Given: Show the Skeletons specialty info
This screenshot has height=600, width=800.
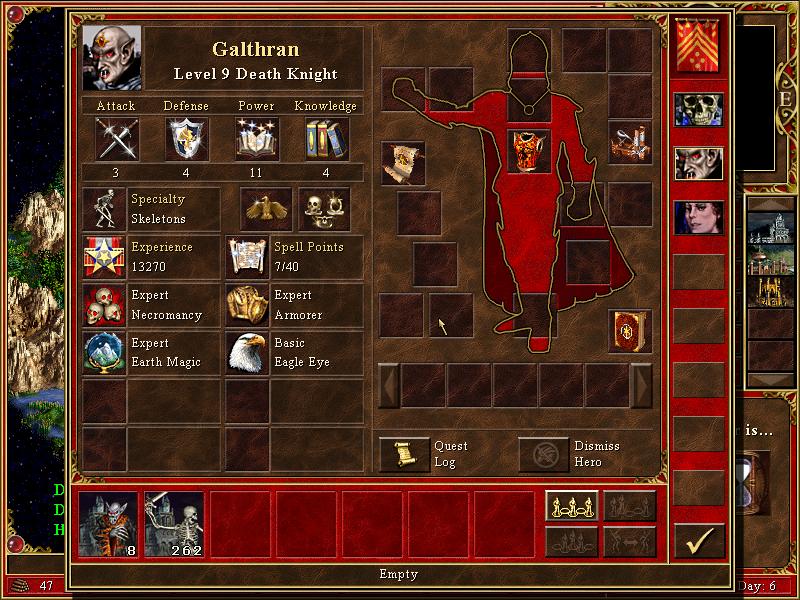Looking at the screenshot, I should pyautogui.click(x=104, y=209).
